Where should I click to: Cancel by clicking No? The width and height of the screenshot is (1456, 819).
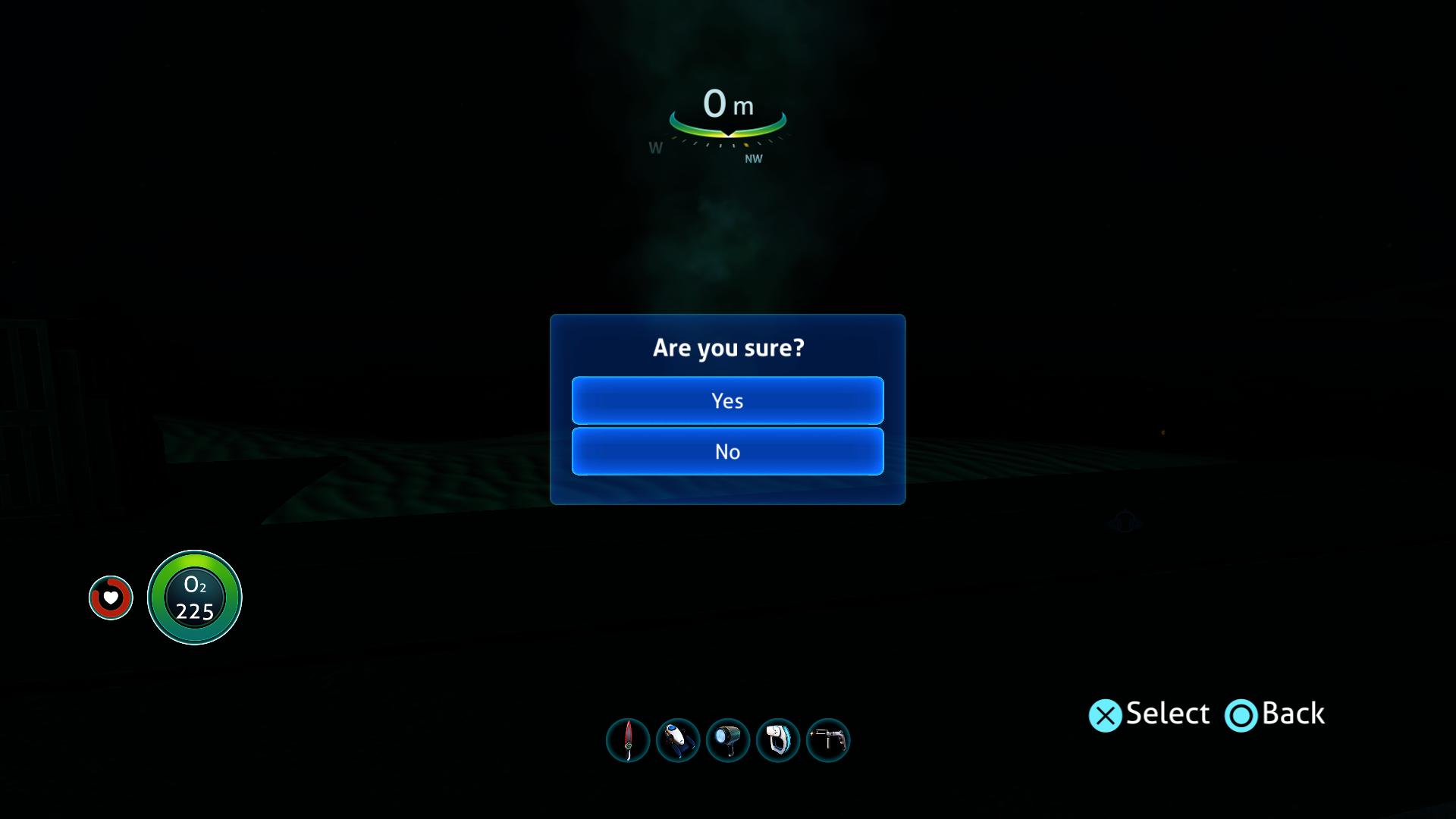click(727, 451)
